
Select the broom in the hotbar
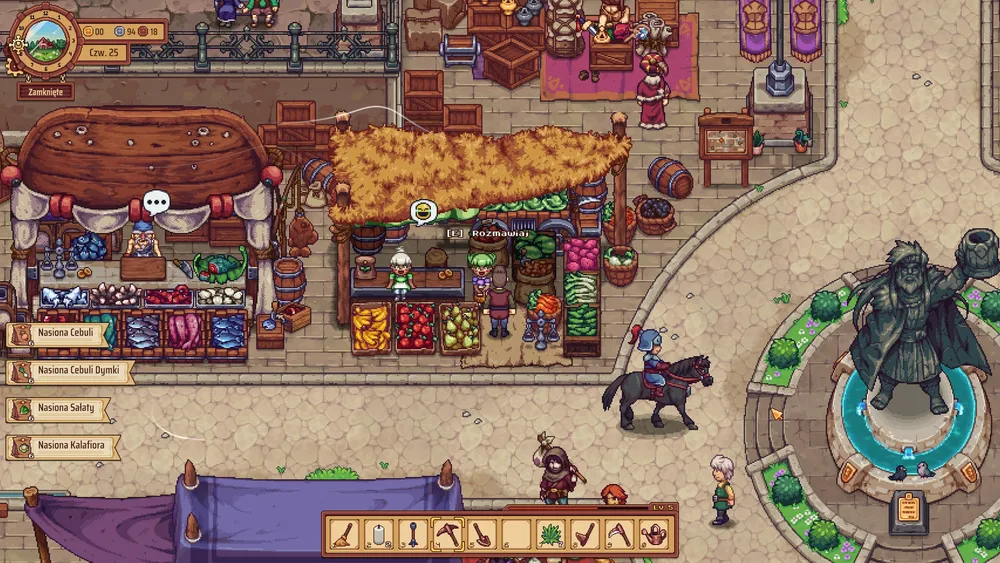click(343, 535)
